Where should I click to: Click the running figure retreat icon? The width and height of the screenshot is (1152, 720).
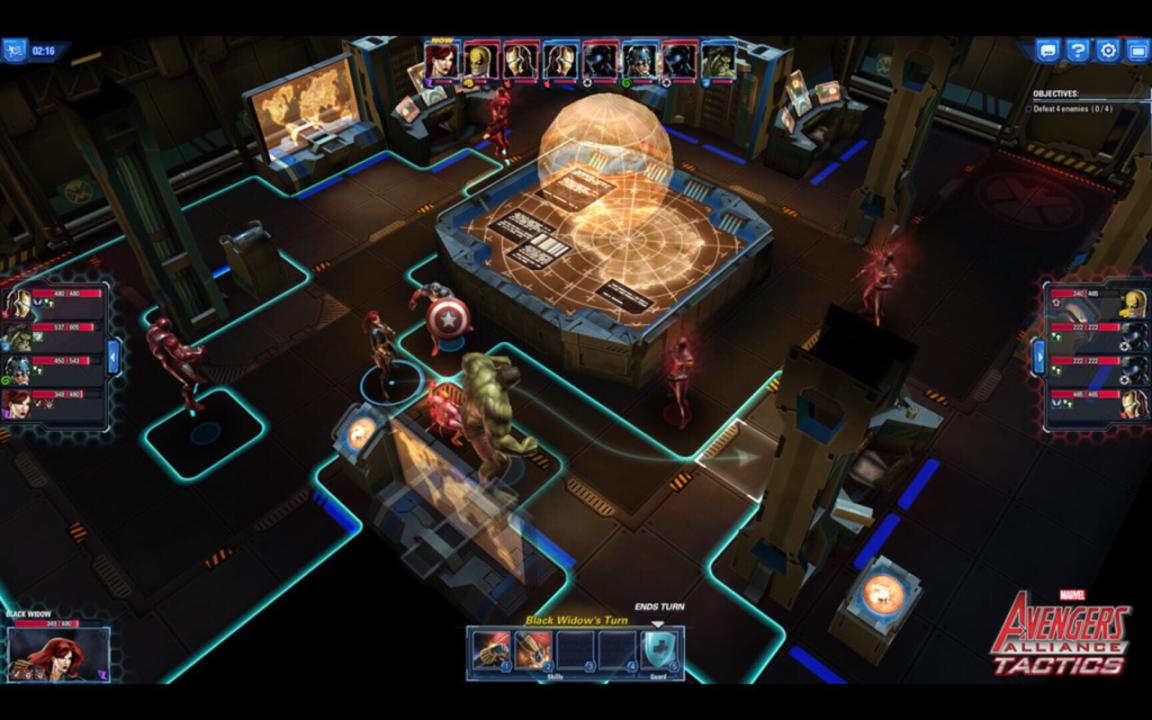[x=14, y=49]
